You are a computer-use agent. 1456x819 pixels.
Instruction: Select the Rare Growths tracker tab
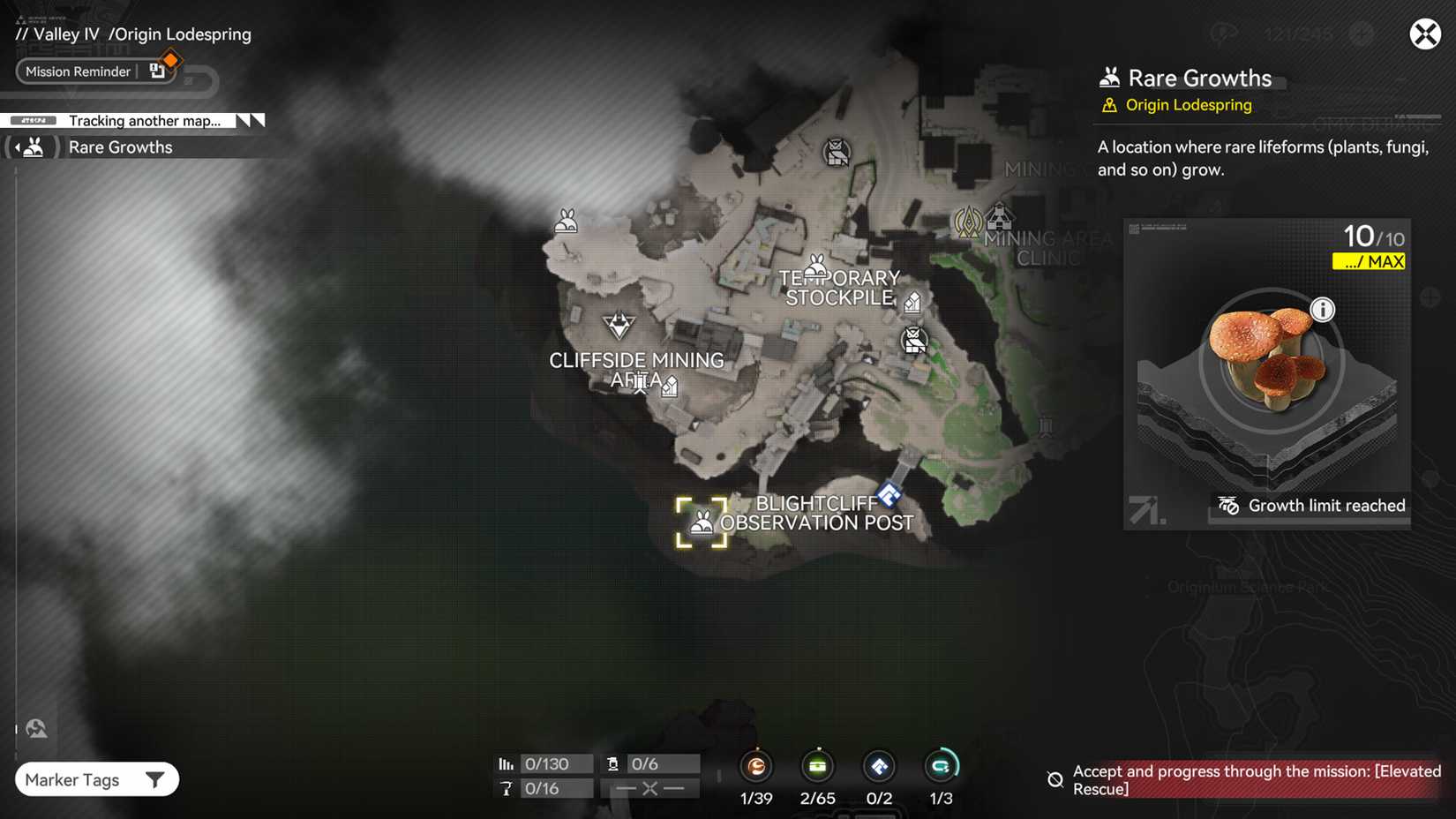121,147
